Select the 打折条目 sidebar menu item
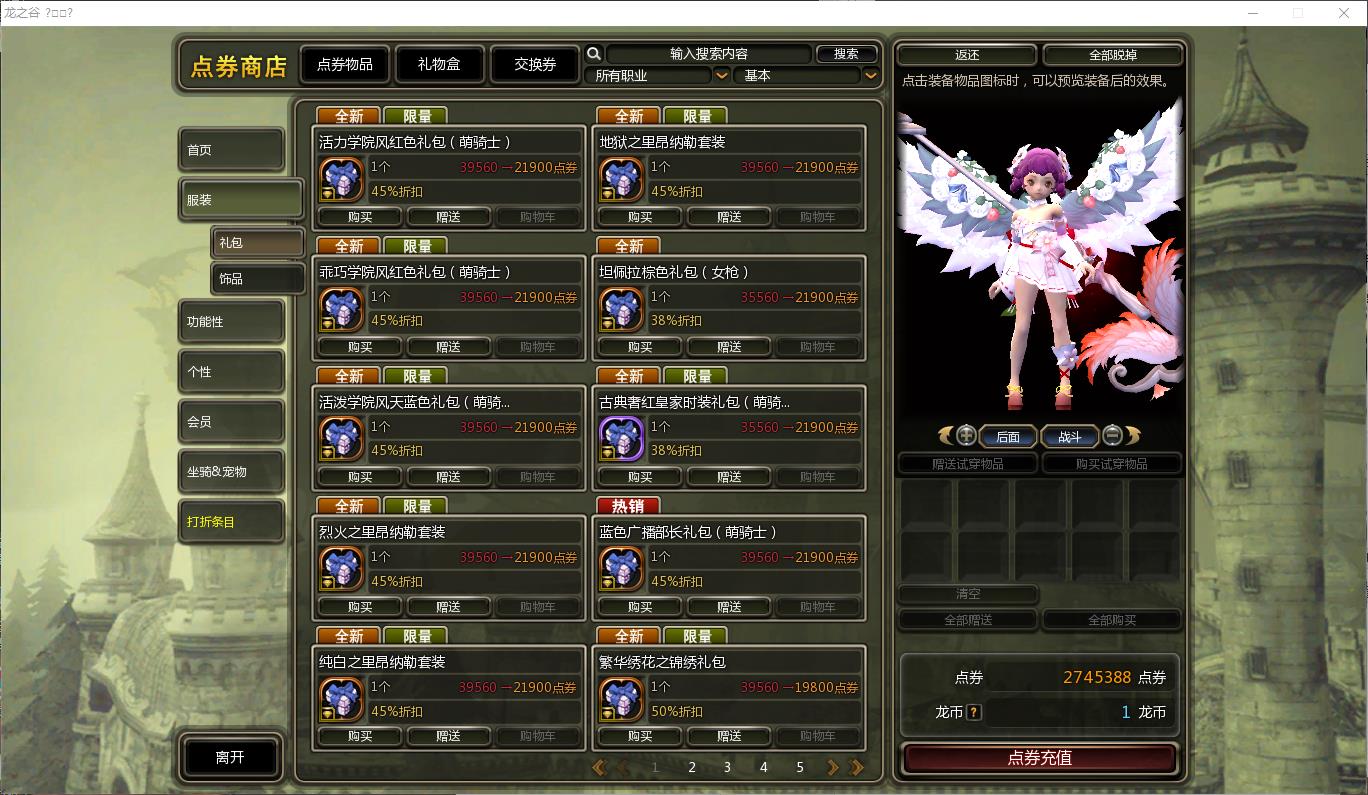The width and height of the screenshot is (1368, 795). click(231, 520)
